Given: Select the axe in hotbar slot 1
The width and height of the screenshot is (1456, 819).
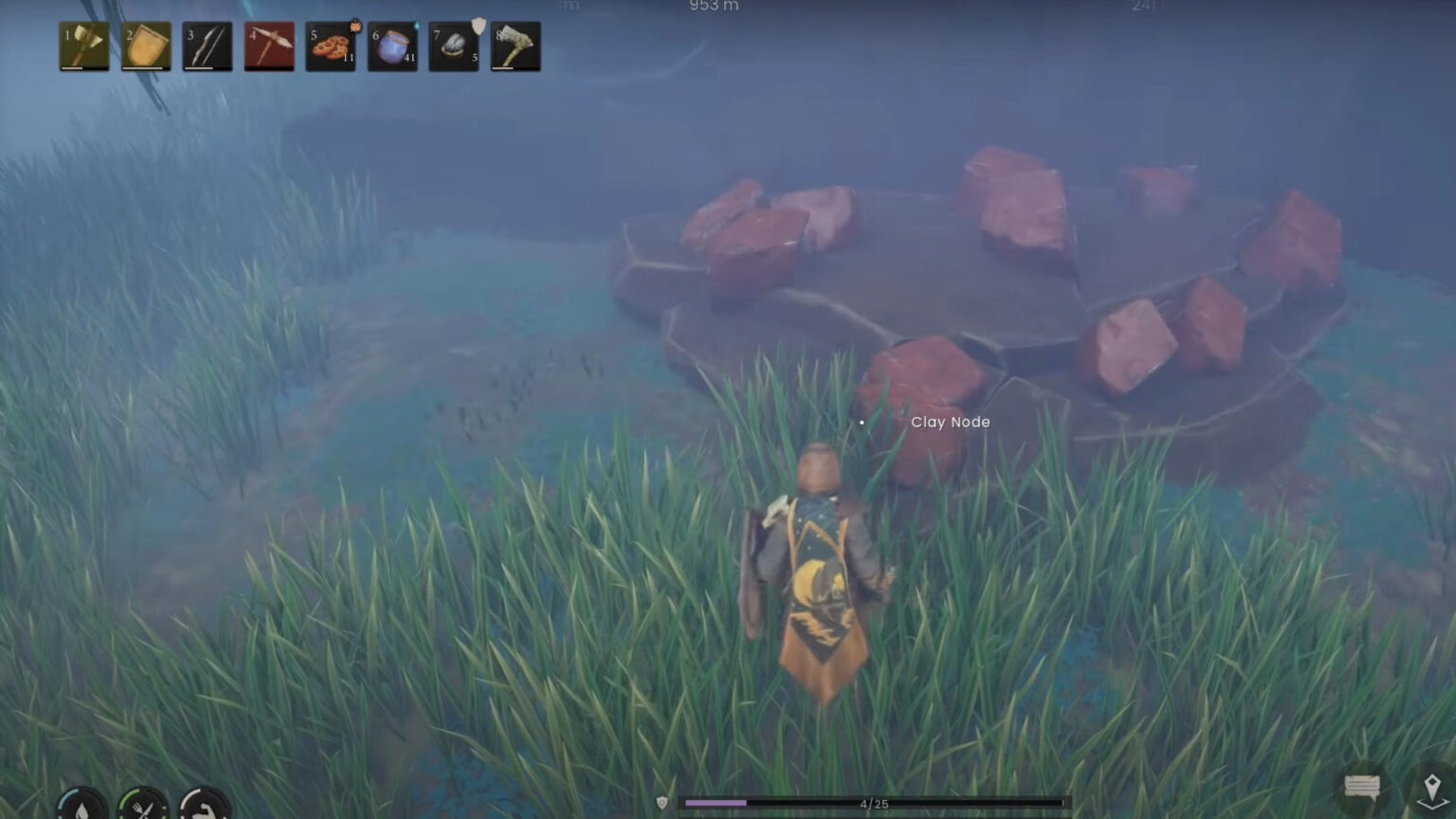Looking at the screenshot, I should point(83,45).
